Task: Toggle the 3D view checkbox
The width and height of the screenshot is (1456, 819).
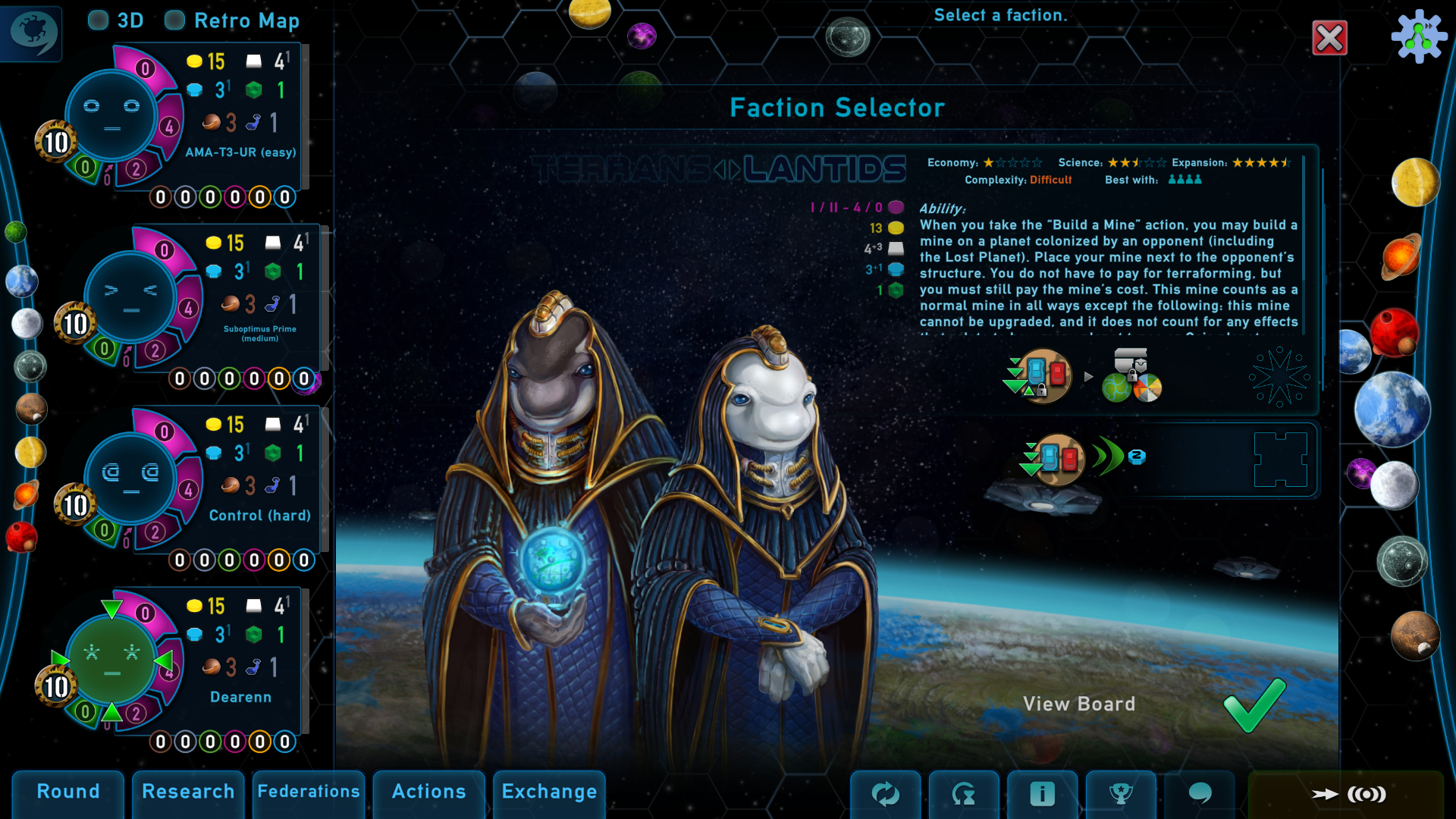Action: click(99, 20)
